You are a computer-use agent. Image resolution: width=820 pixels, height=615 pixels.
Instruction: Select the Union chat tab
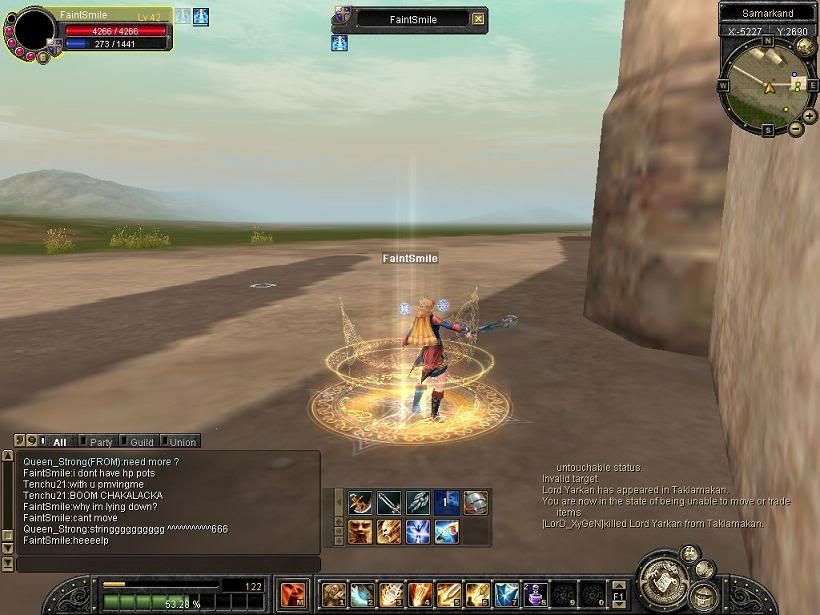181,441
